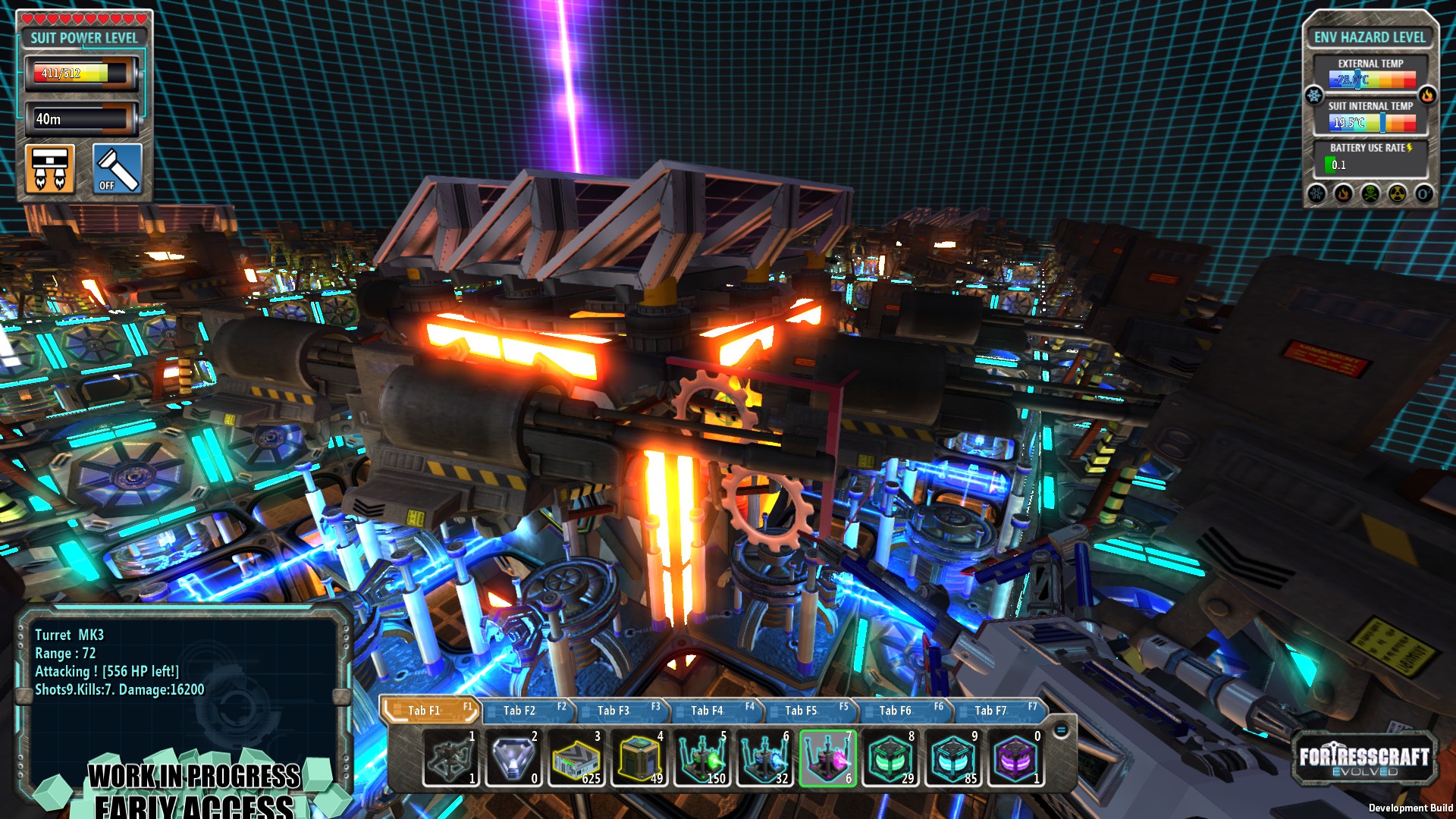The height and width of the screenshot is (819, 1456).
Task: Switch to Tab F5
Action: (802, 711)
